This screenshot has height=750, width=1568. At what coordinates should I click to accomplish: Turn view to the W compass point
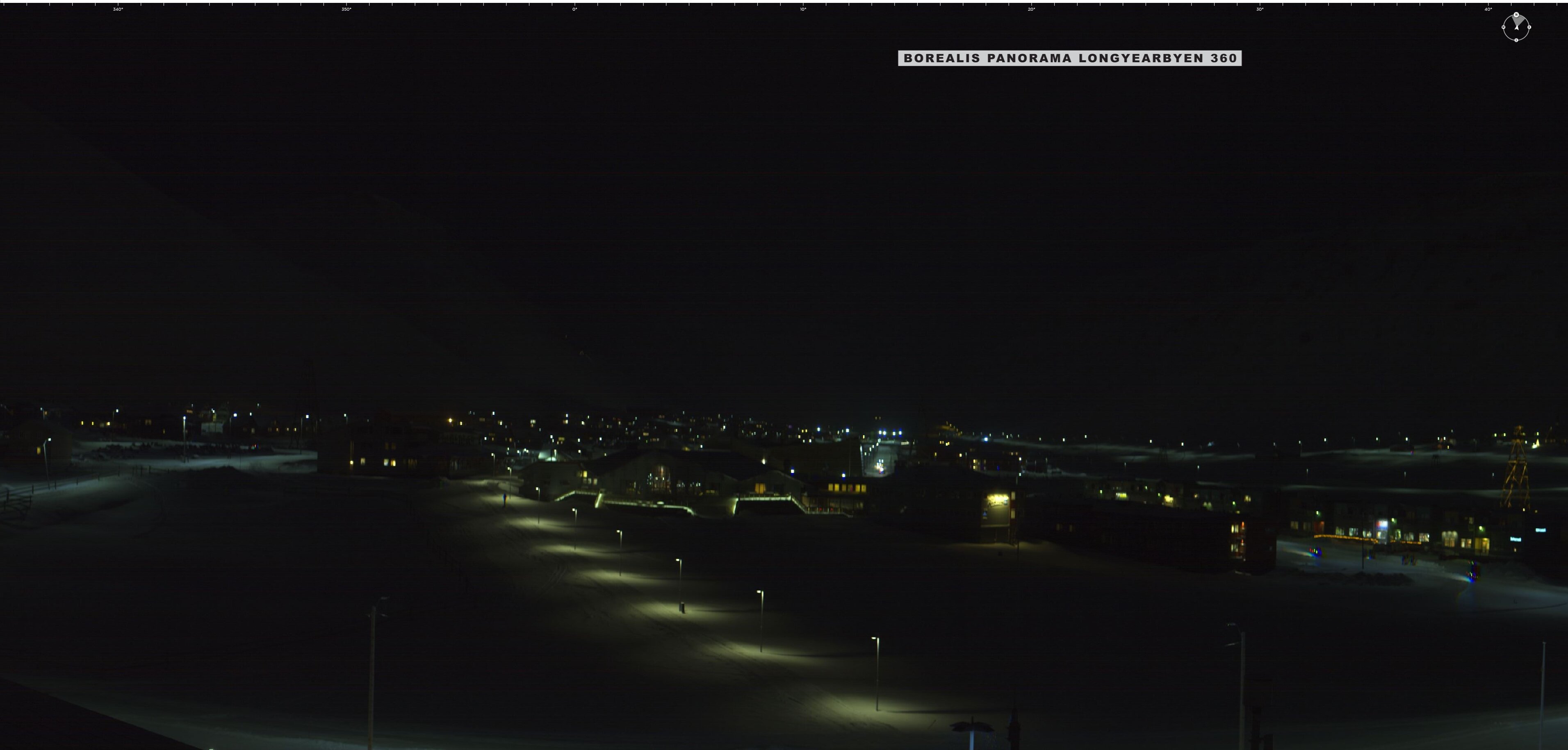pos(1504,27)
